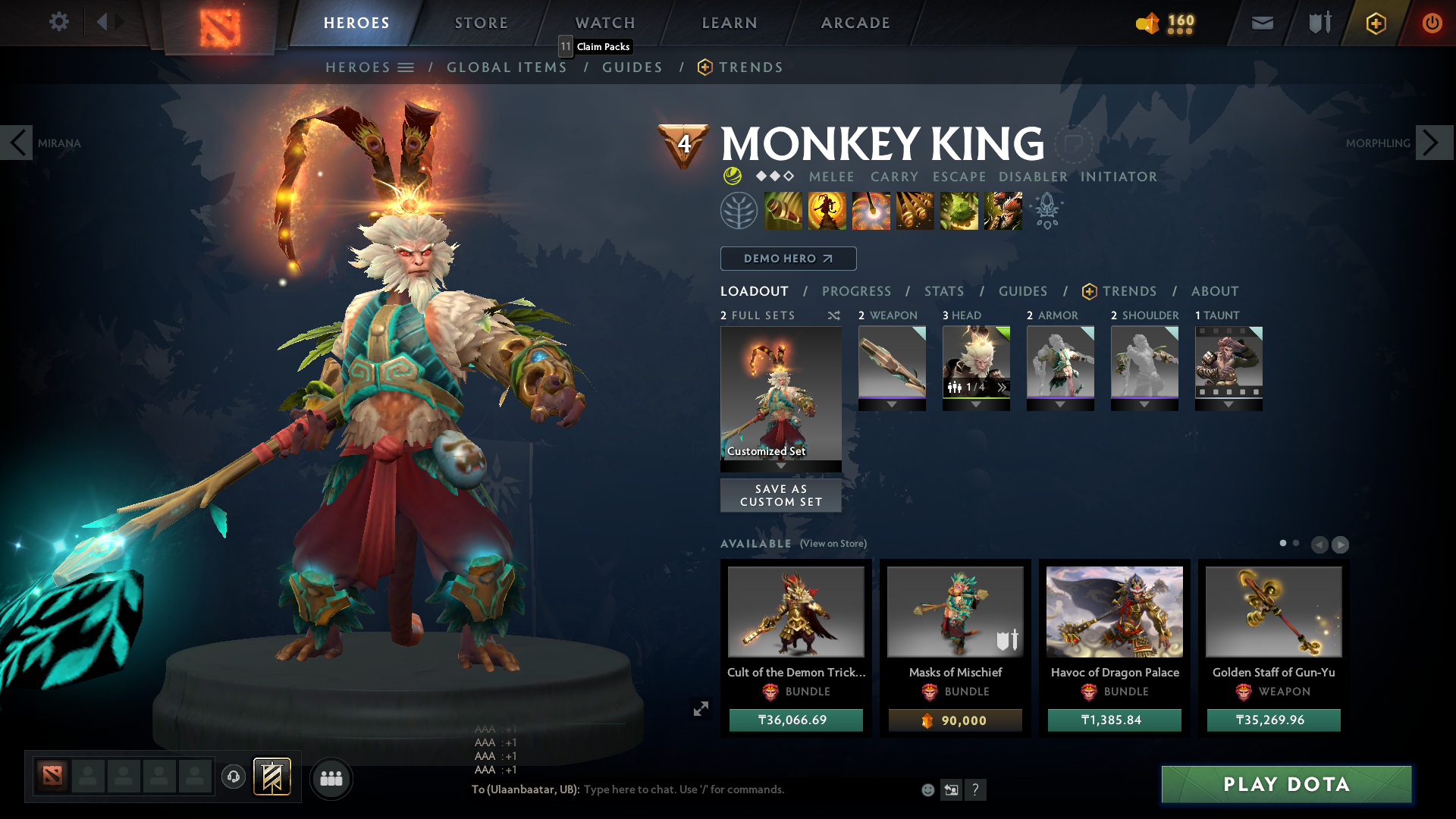Open the PROGRESS tab
1456x819 pixels.
[857, 291]
